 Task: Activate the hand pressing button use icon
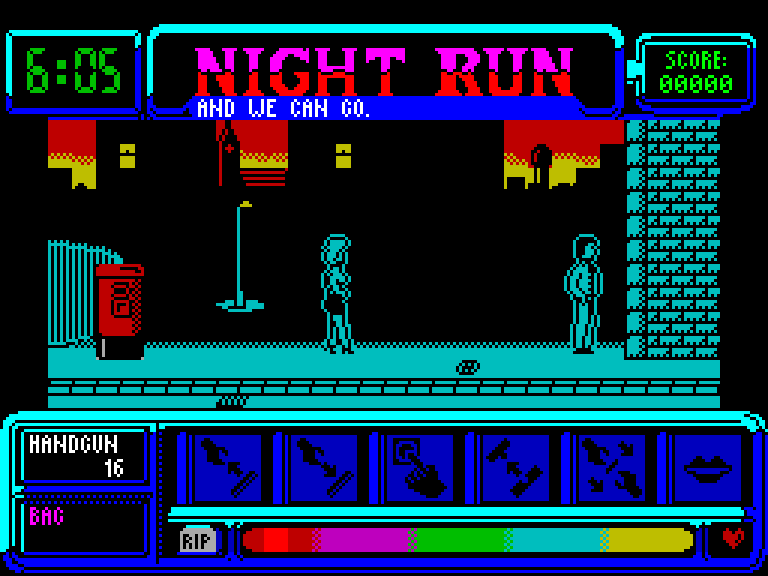(418, 468)
